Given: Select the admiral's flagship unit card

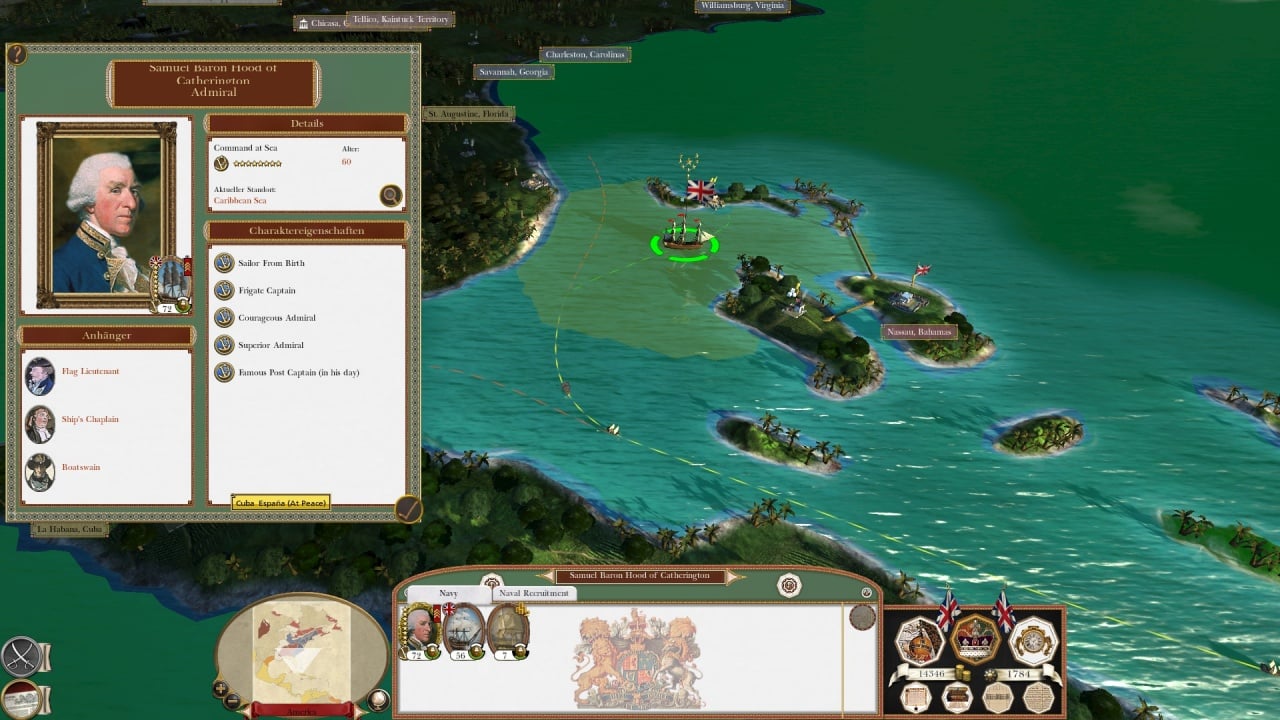Looking at the screenshot, I should (420, 631).
